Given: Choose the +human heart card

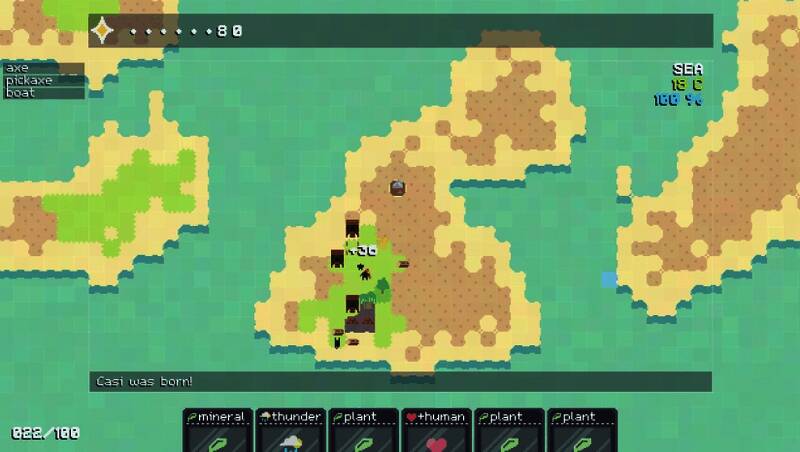Looking at the screenshot, I should click(x=436, y=430).
